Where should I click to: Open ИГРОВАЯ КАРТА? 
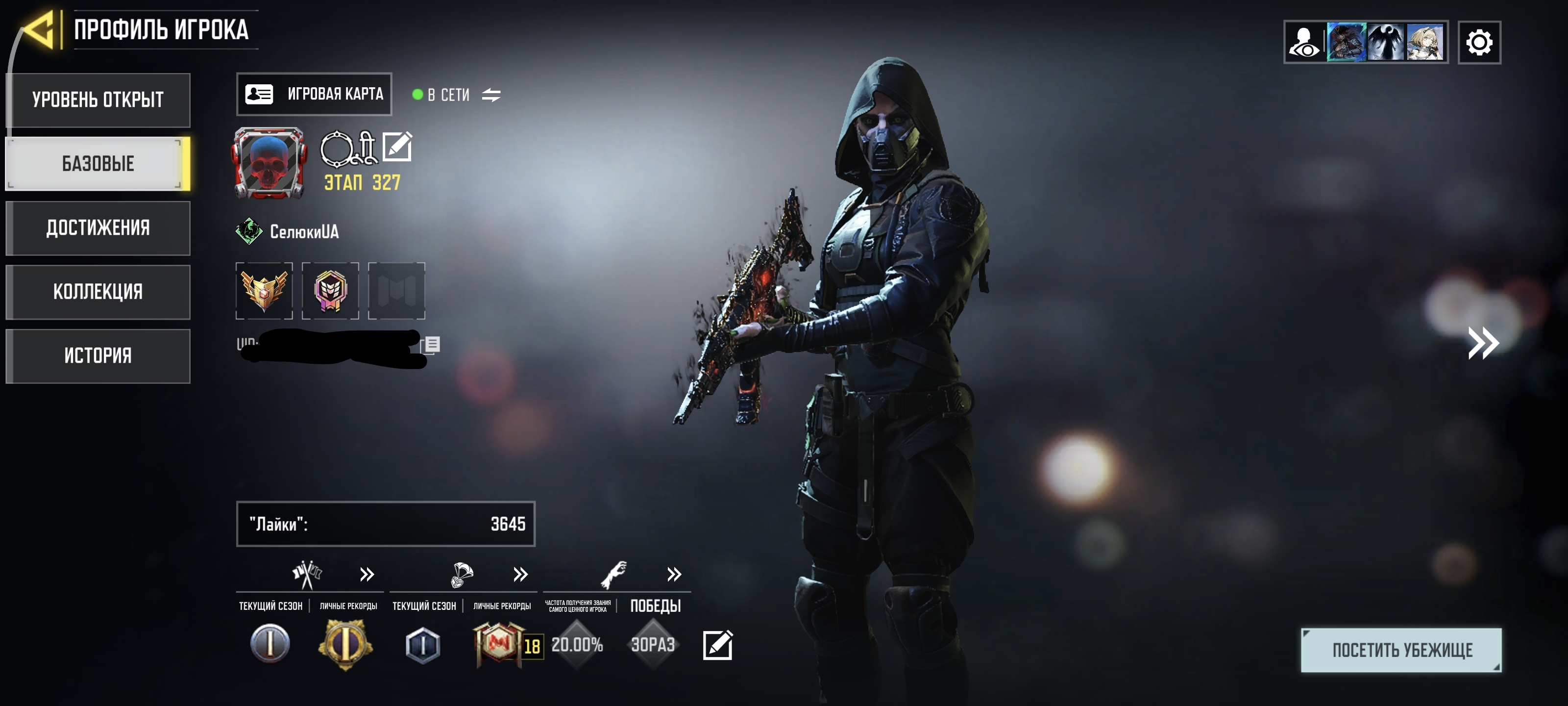pos(314,94)
